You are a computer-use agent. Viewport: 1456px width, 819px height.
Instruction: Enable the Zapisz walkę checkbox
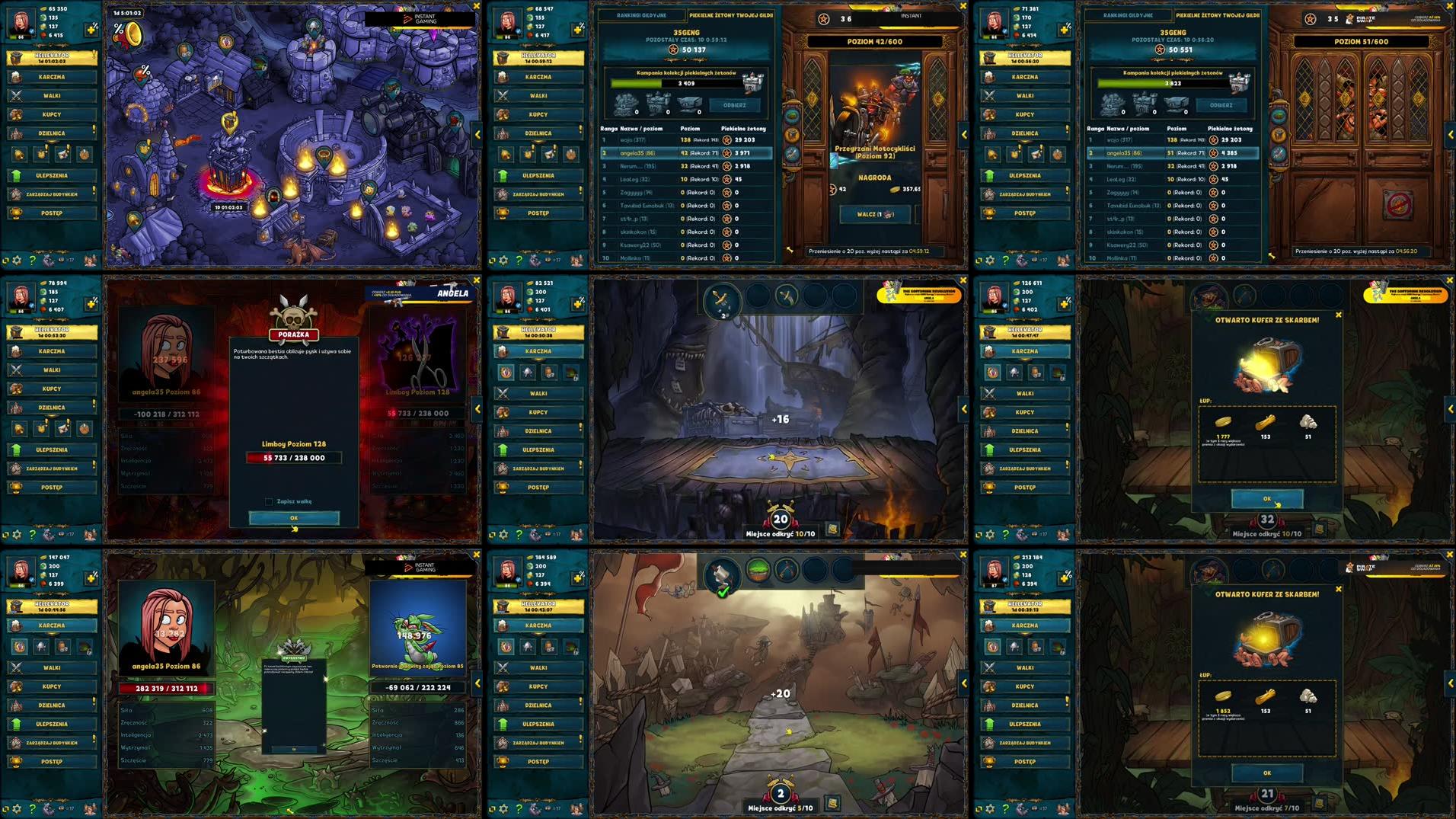click(x=268, y=501)
